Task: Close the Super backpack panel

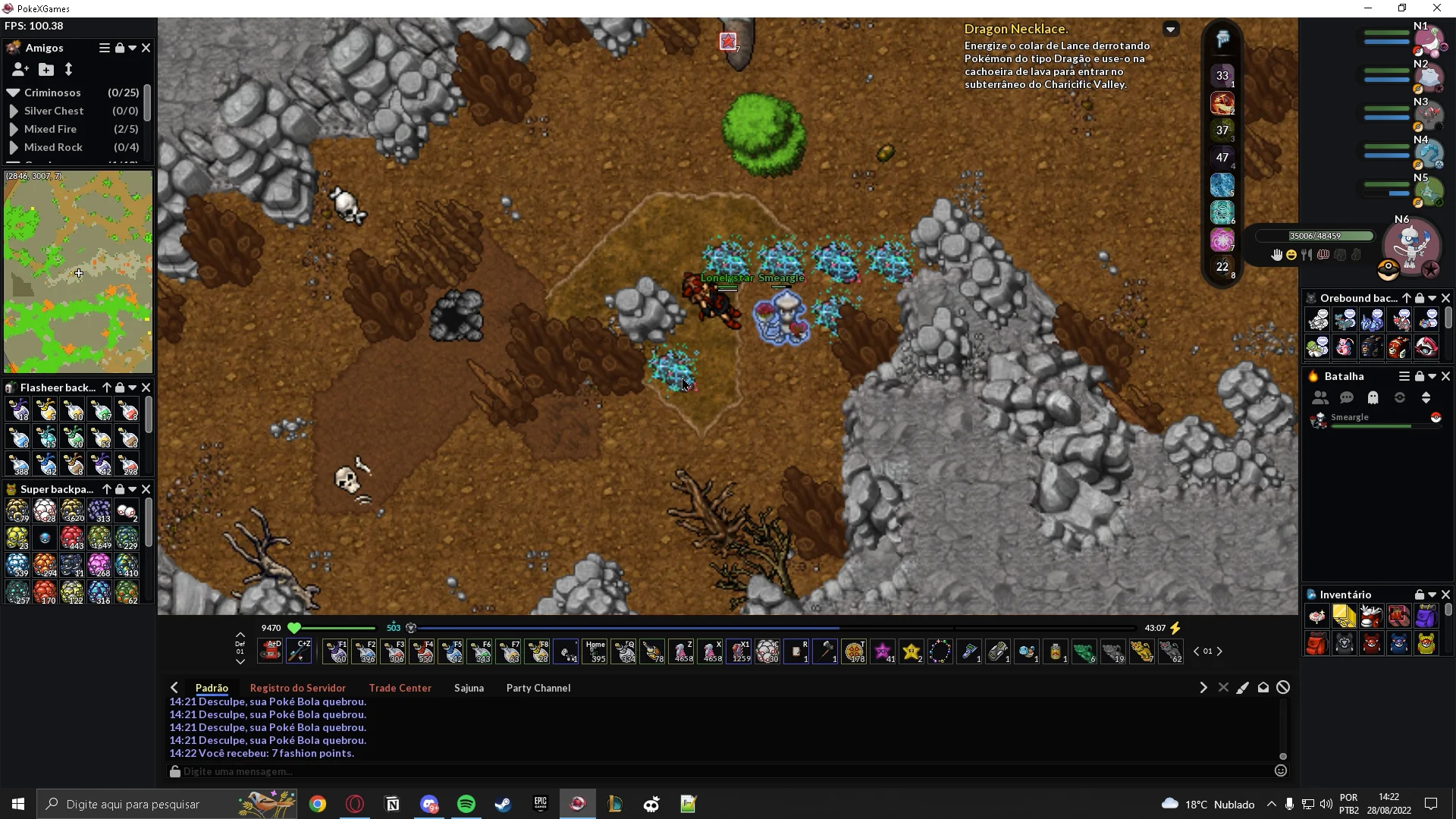Action: point(146,489)
